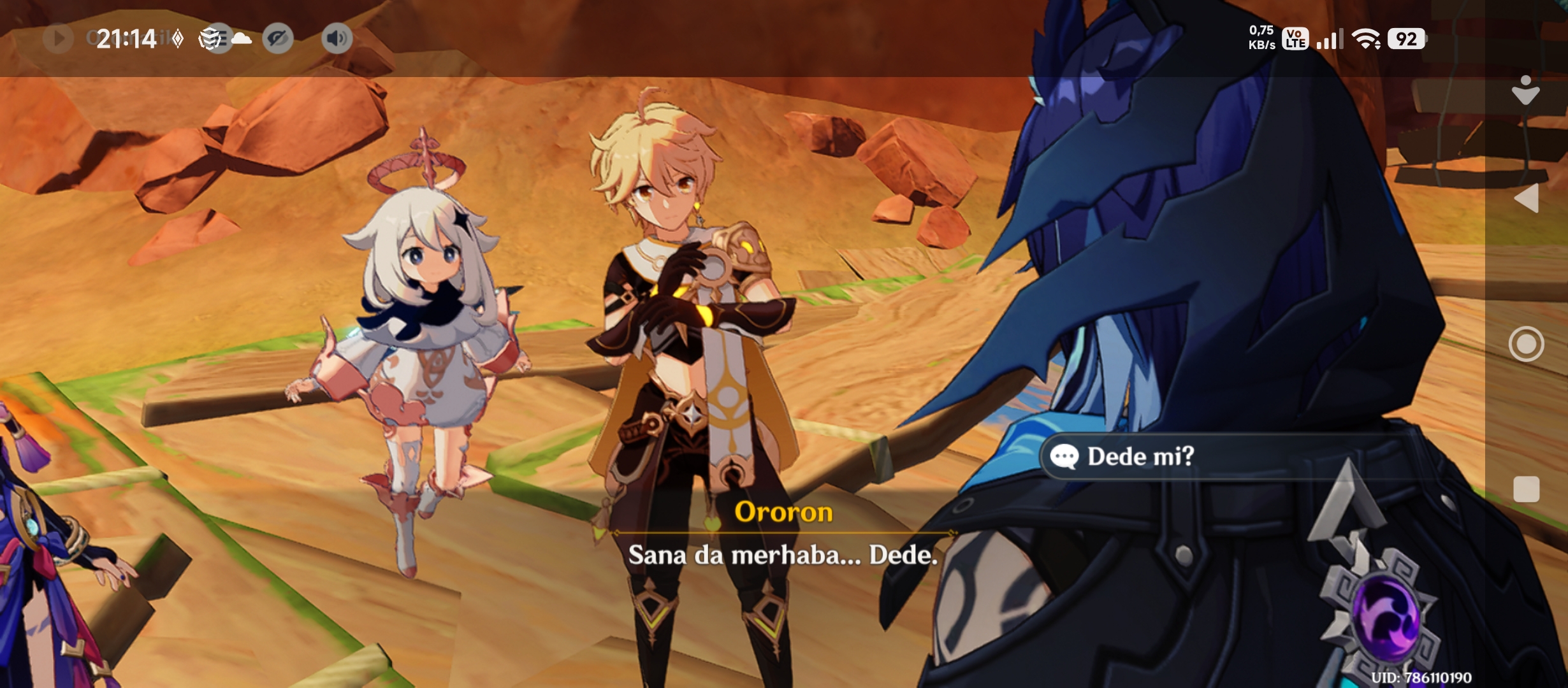This screenshot has width=1568, height=688.
Task: Tap the Android home circle button
Action: tap(1526, 344)
